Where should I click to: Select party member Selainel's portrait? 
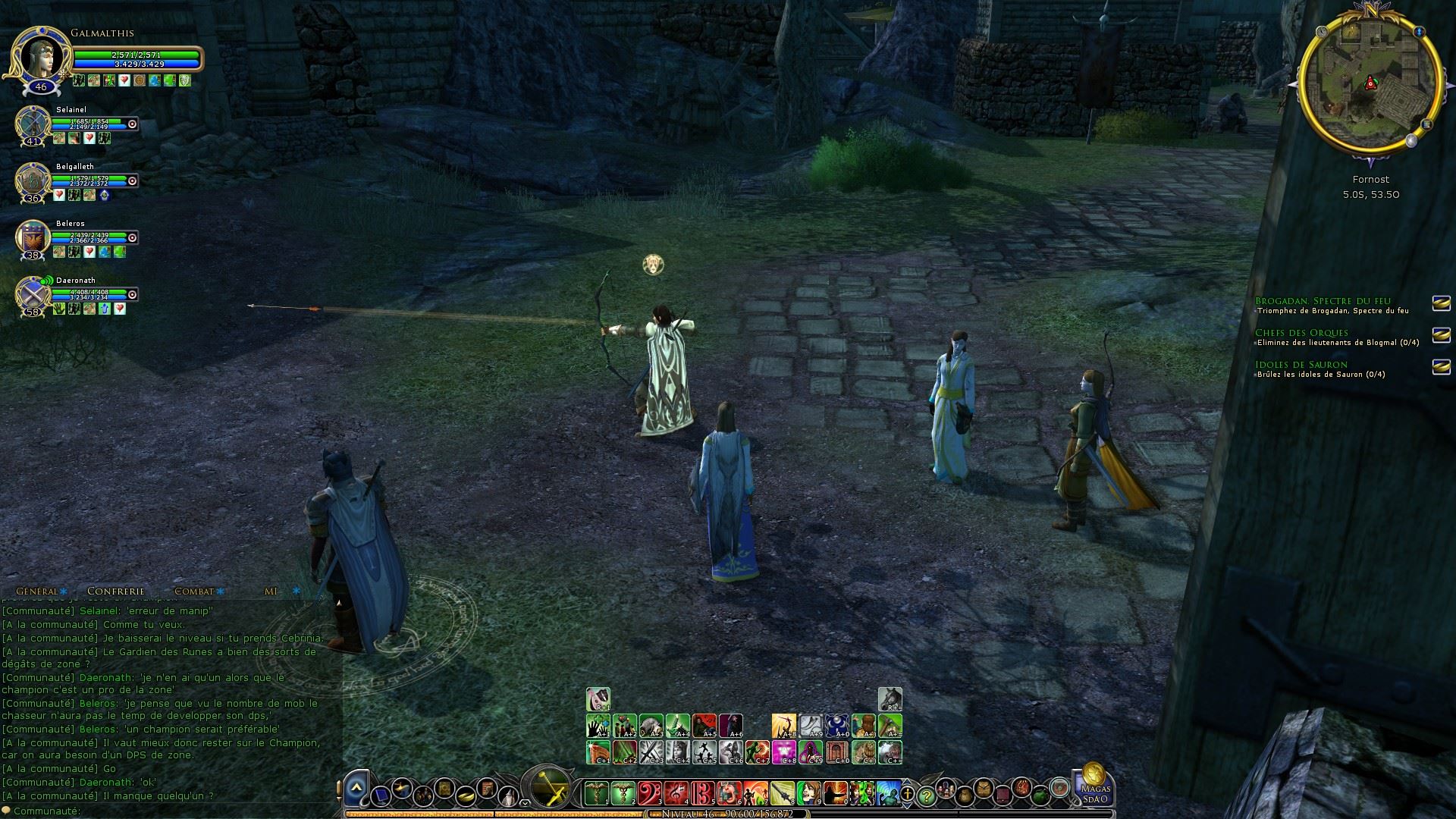(x=33, y=124)
